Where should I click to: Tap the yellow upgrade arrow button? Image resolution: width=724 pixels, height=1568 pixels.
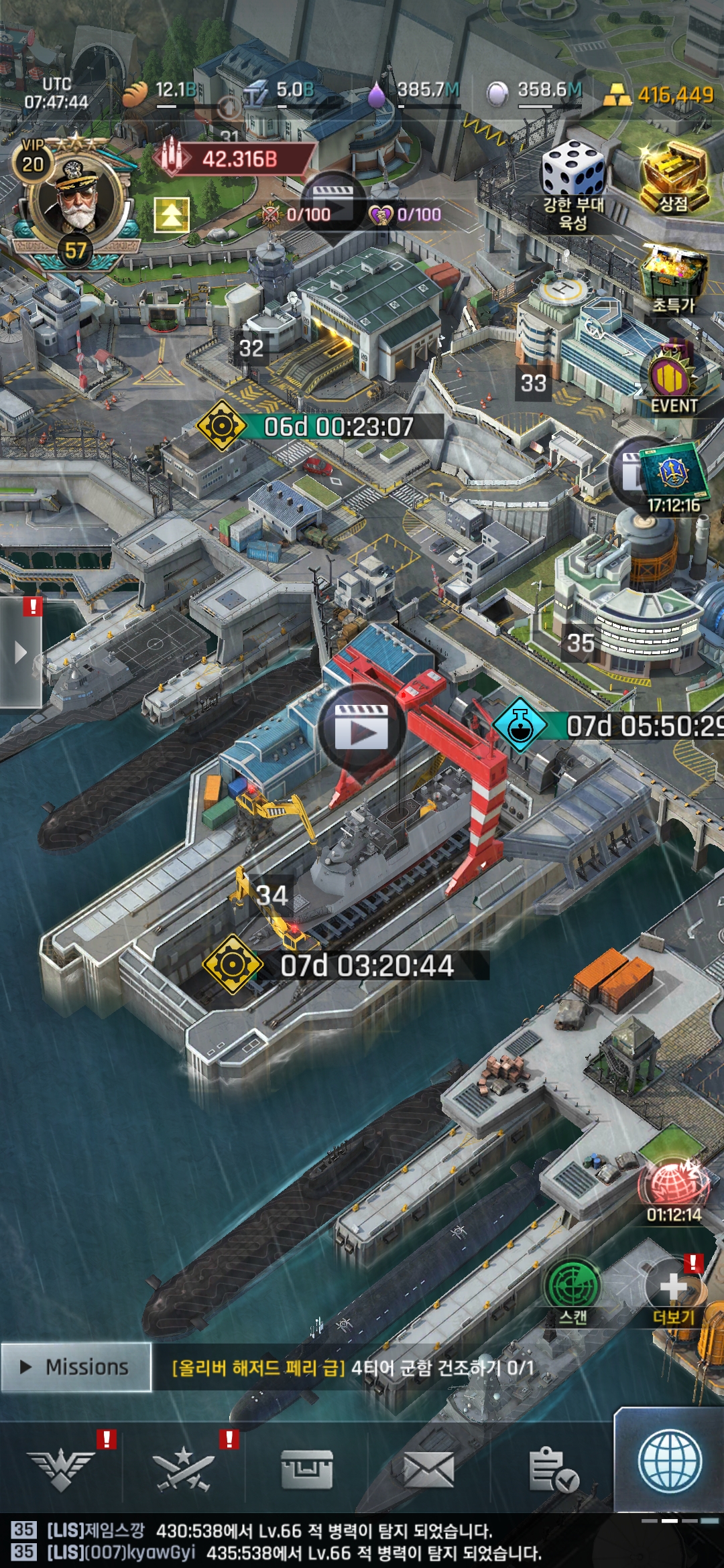tap(172, 214)
